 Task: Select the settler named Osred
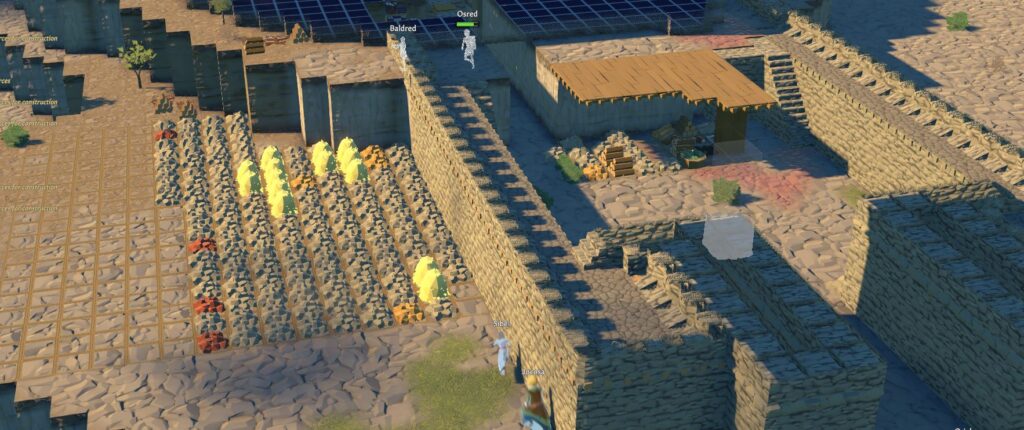tap(467, 15)
